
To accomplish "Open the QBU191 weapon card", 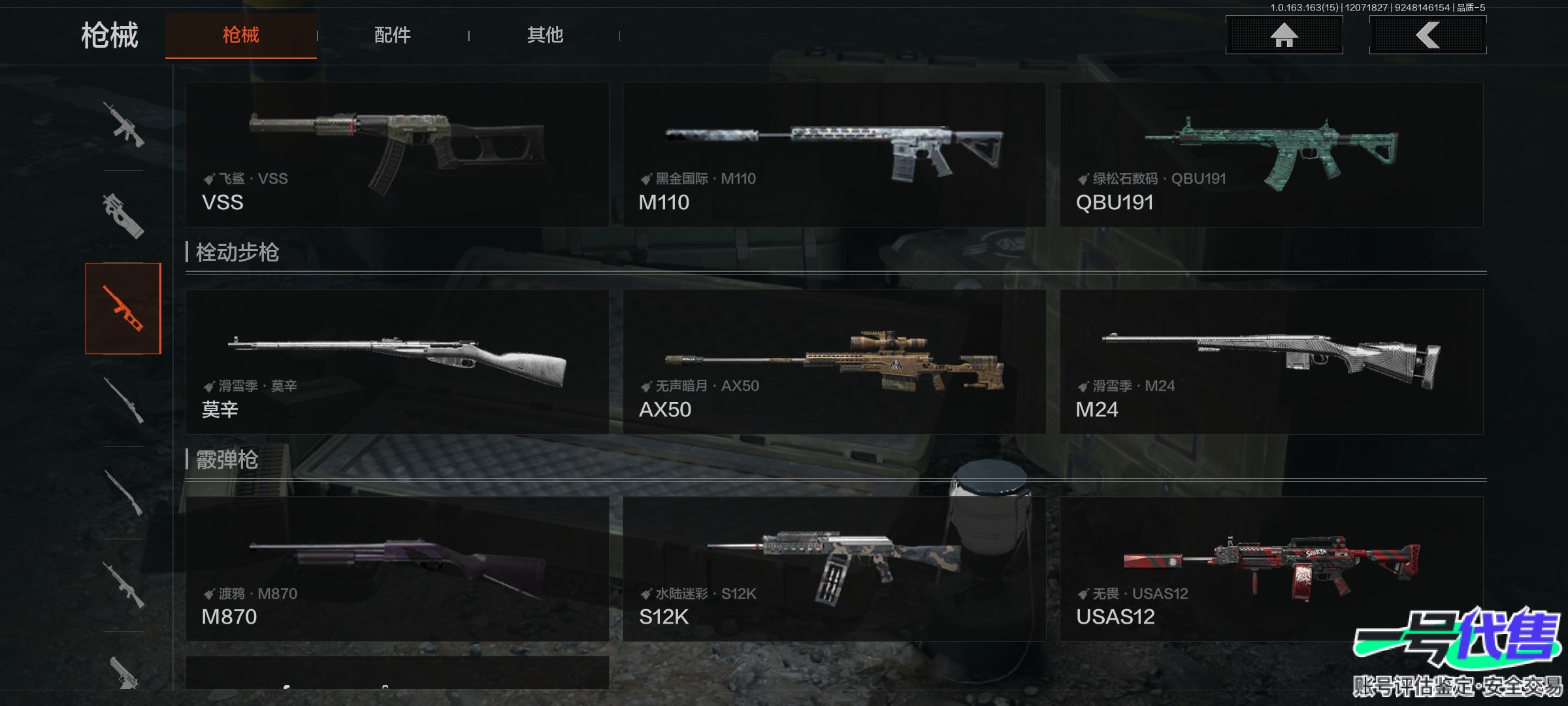I will pos(1271,154).
